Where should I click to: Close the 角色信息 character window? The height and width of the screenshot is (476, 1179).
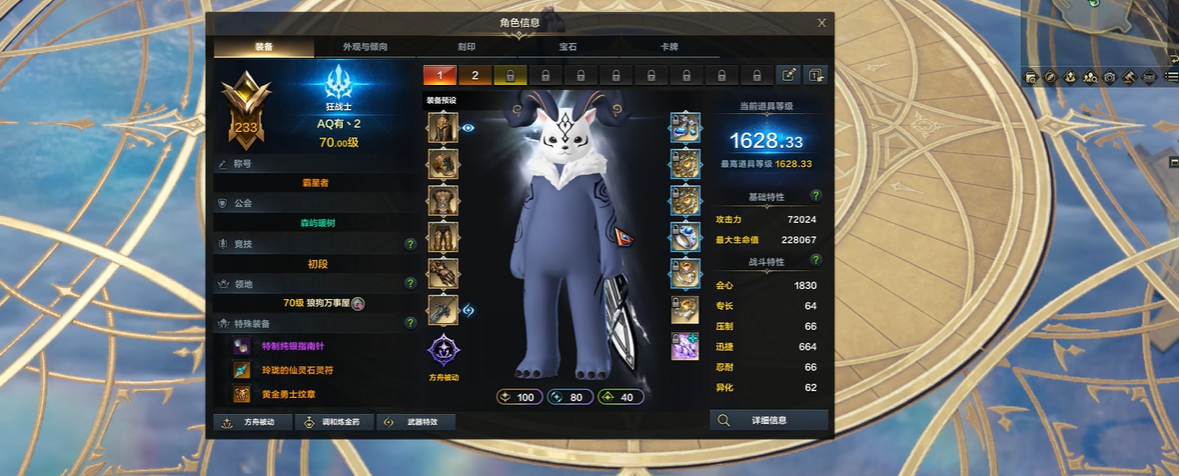[x=822, y=23]
